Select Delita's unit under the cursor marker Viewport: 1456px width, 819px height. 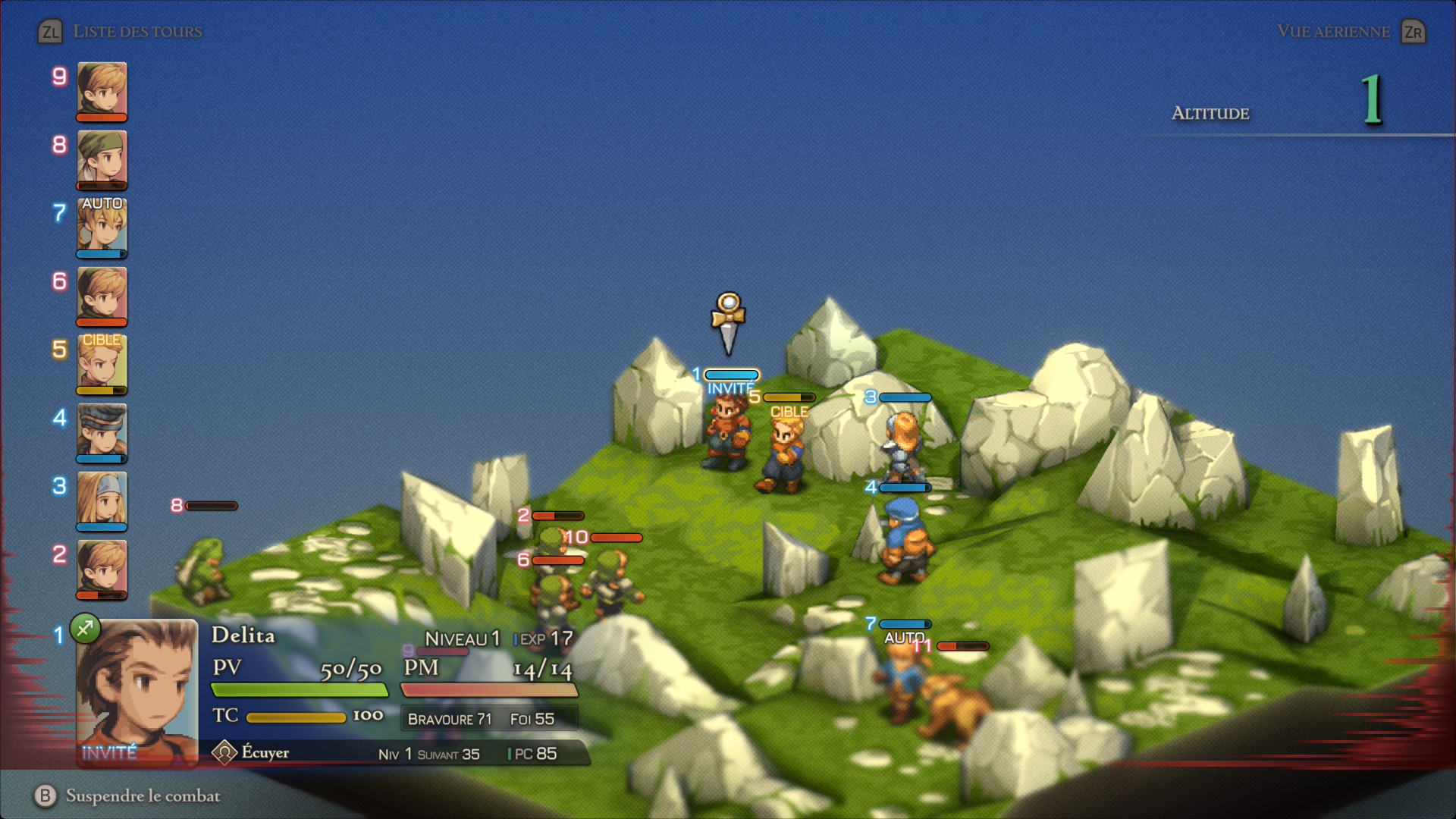coord(726,432)
